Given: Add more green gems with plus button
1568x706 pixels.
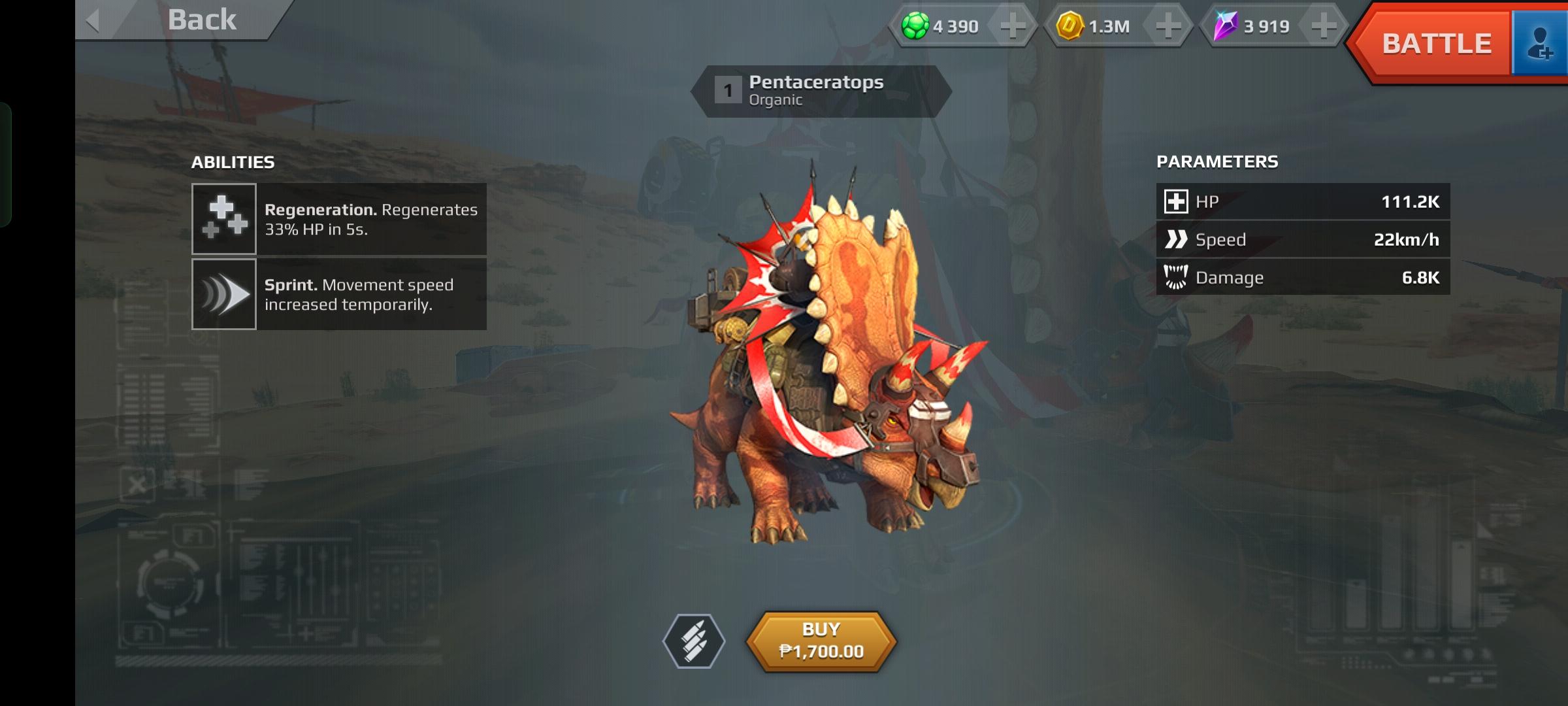Looking at the screenshot, I should coord(1013,27).
